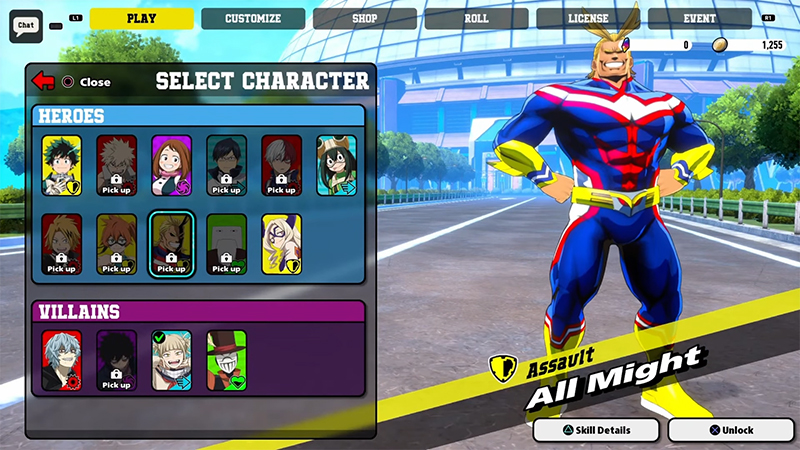Pick the highlighted All Might portrait
Viewport: 800px width, 450px height.
[x=171, y=244]
